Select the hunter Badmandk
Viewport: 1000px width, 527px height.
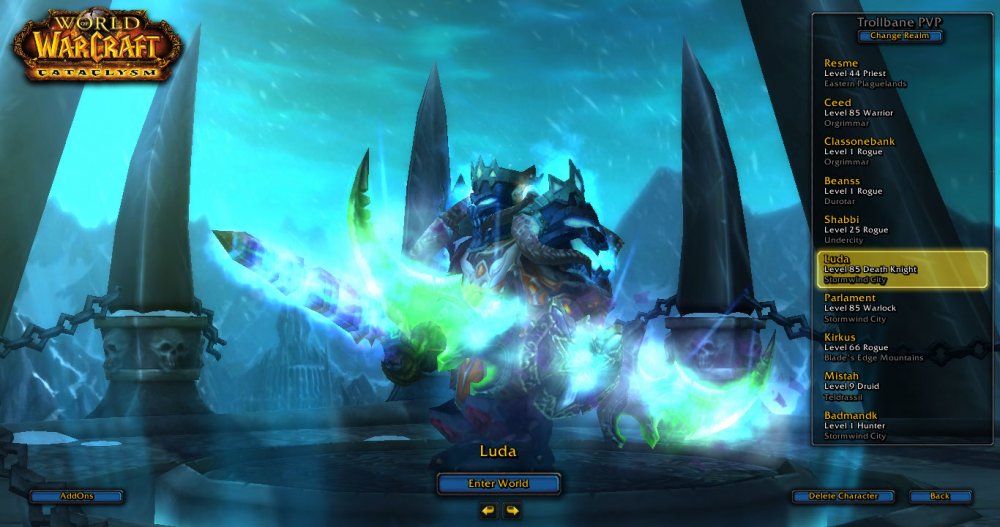(x=880, y=425)
